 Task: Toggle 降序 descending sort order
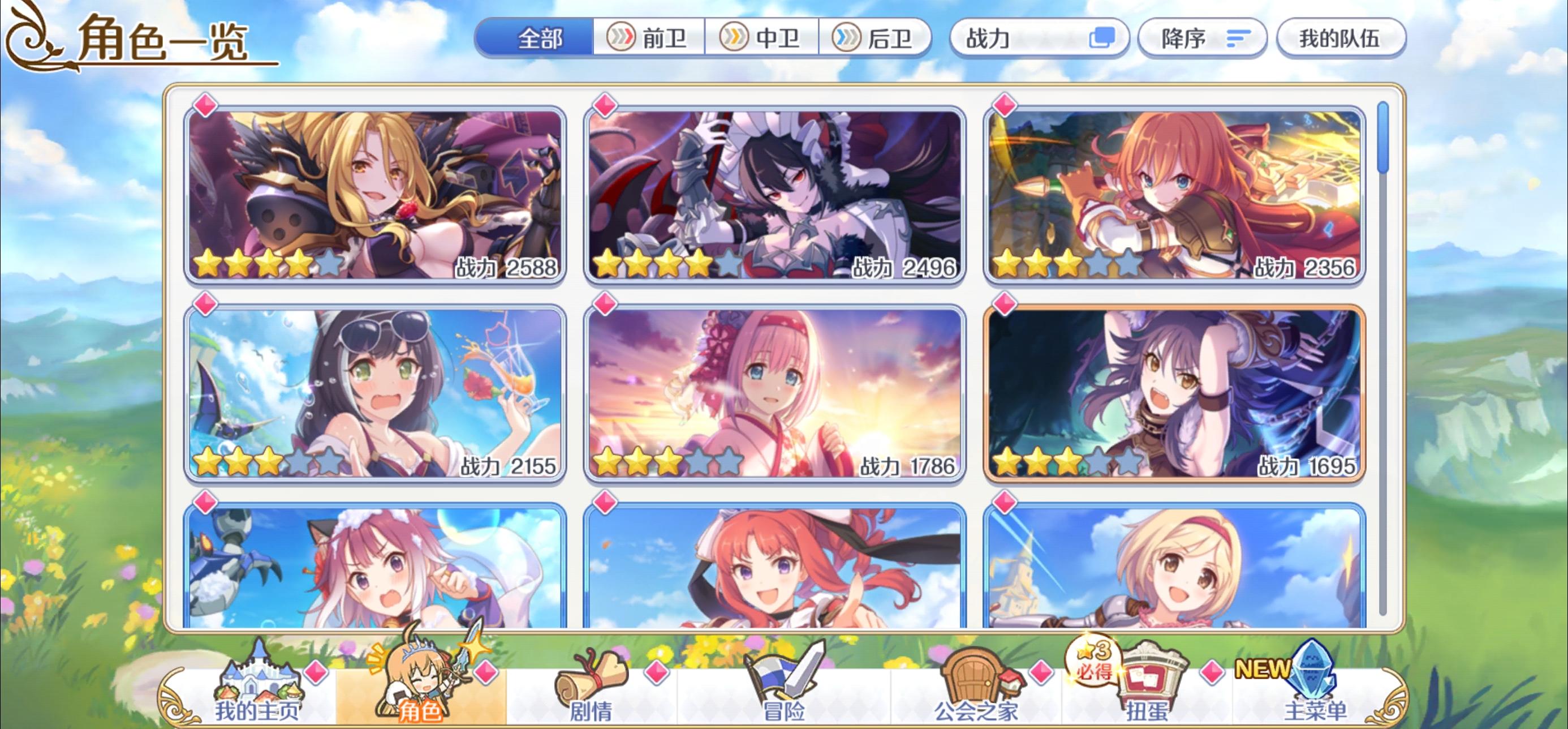[x=1202, y=38]
